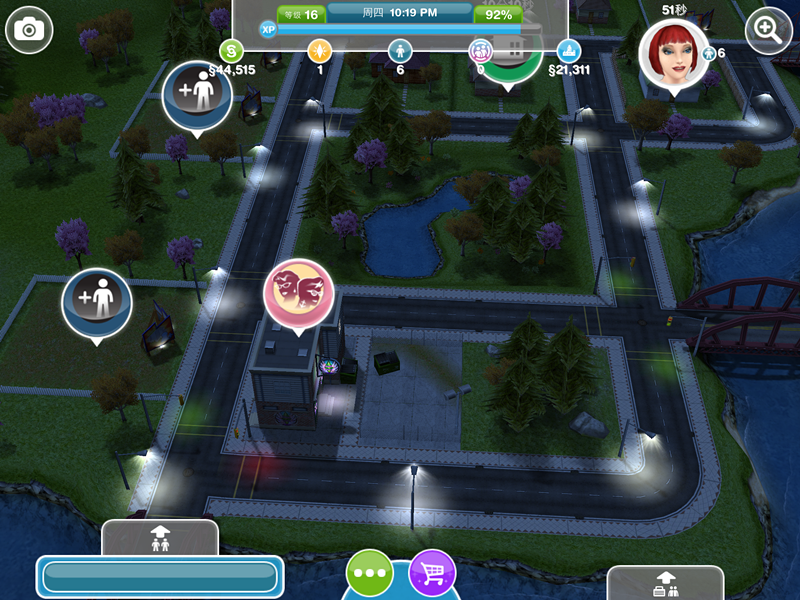Tap the orange lifestyle points icon

click(319, 49)
